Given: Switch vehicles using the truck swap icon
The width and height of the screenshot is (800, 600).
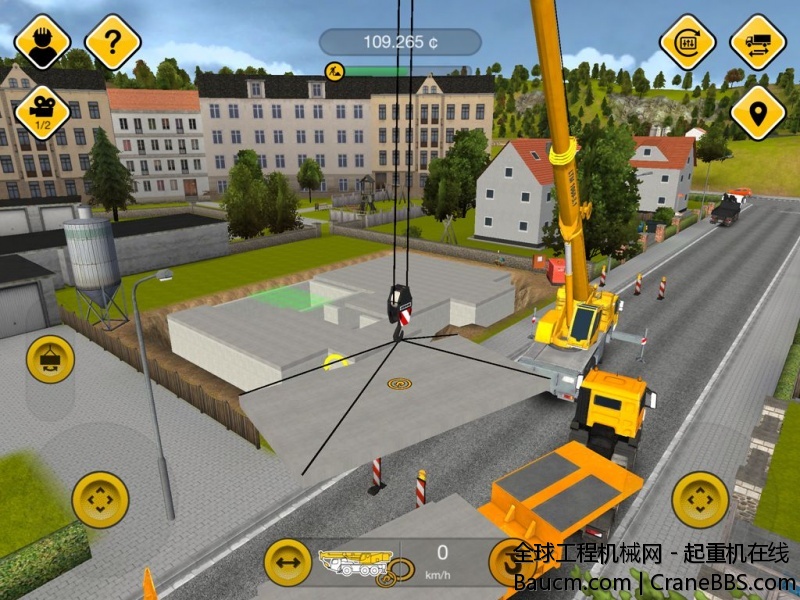Looking at the screenshot, I should tap(757, 42).
